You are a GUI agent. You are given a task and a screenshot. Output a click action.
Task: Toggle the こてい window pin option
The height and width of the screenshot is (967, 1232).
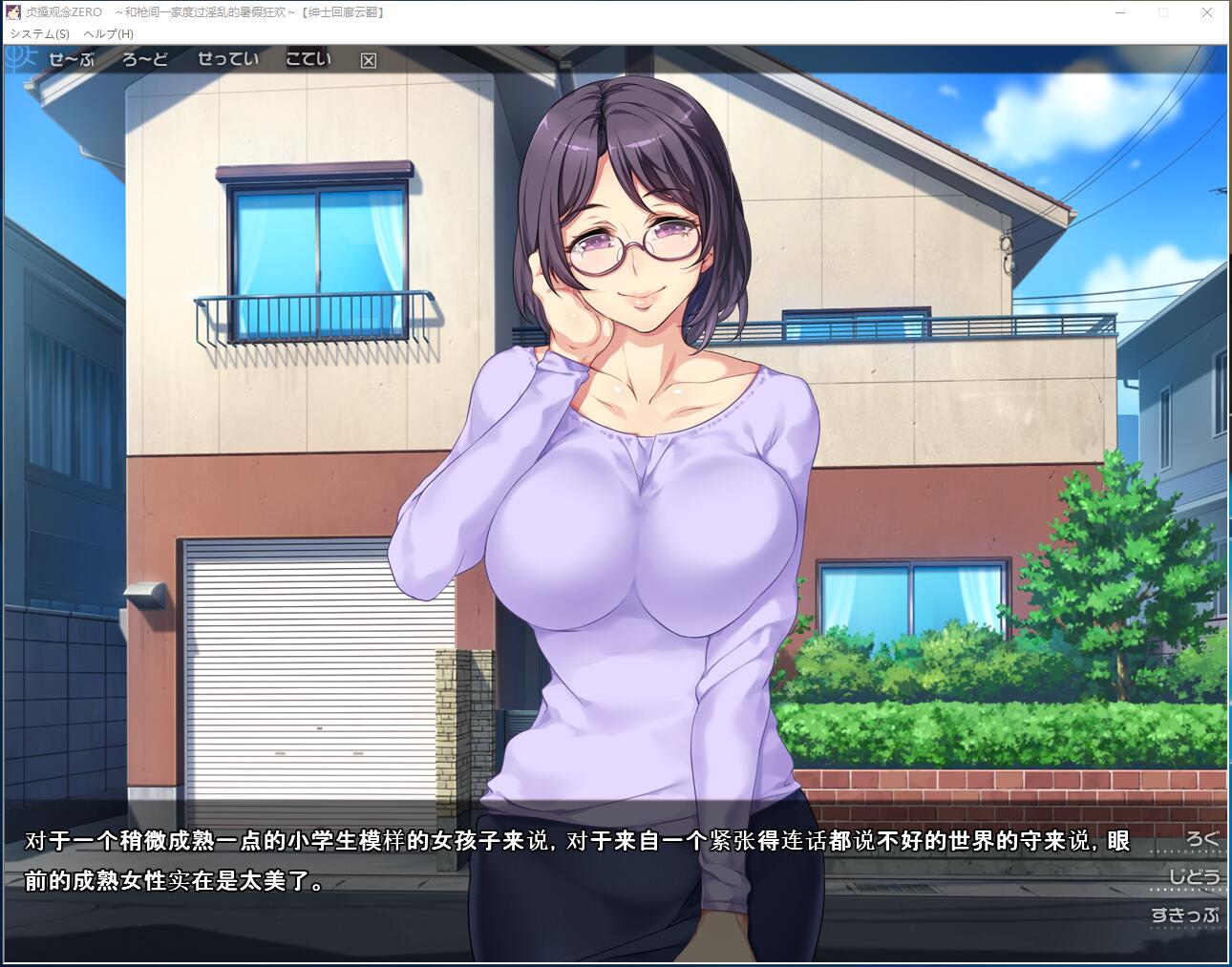(308, 59)
